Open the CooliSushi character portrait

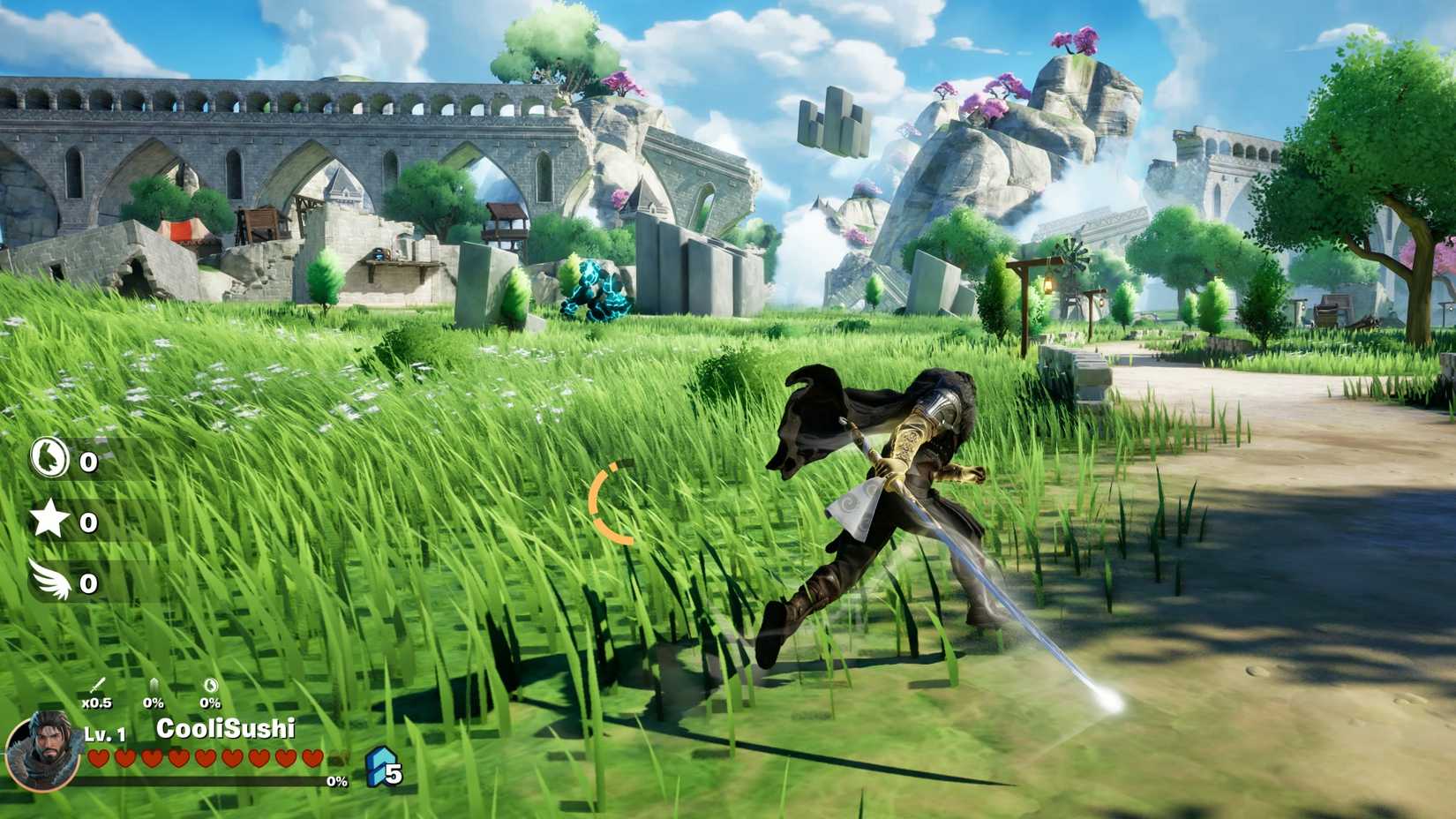(41, 753)
